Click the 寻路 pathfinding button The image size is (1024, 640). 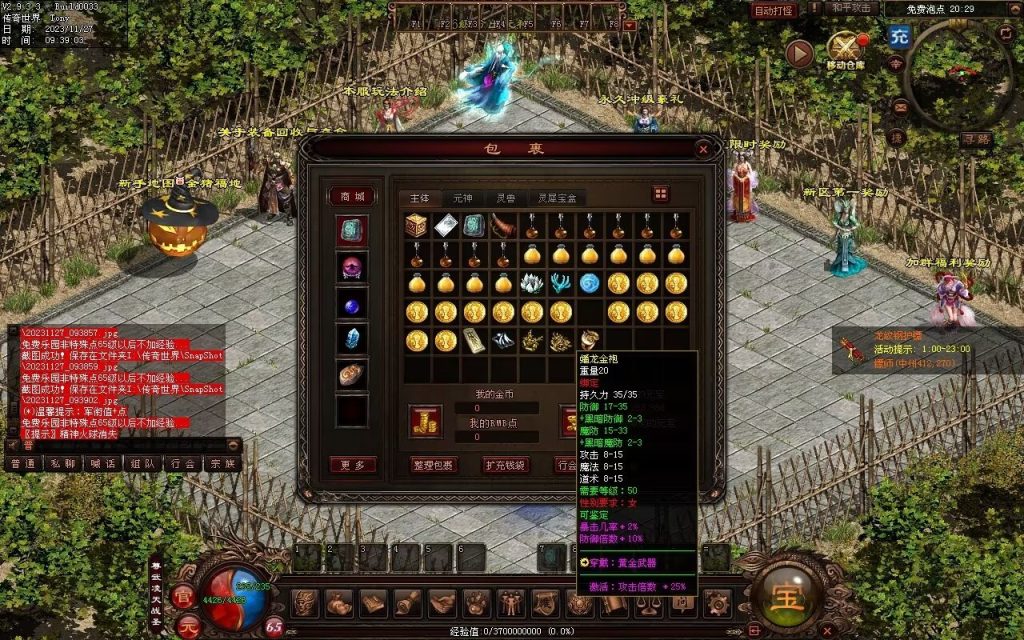tap(976, 139)
